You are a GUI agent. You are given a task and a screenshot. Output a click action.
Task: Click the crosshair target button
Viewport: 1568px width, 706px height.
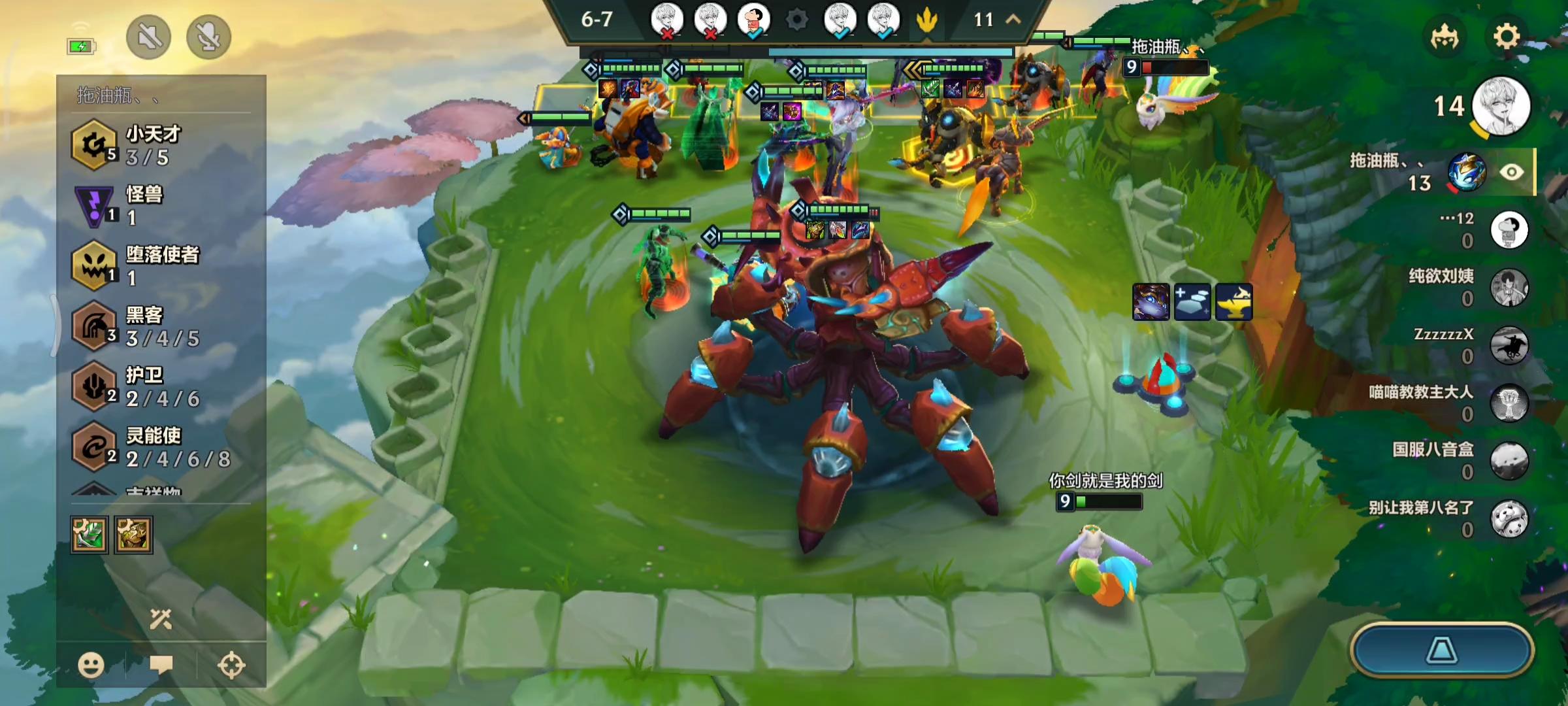231,665
